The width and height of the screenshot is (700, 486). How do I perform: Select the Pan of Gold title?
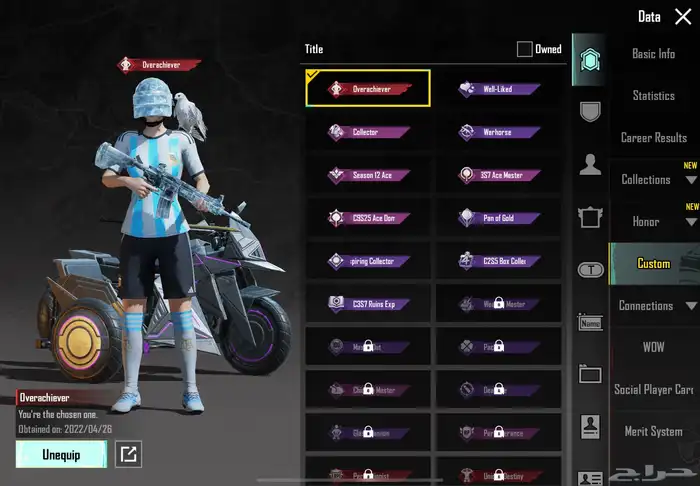click(x=498, y=218)
